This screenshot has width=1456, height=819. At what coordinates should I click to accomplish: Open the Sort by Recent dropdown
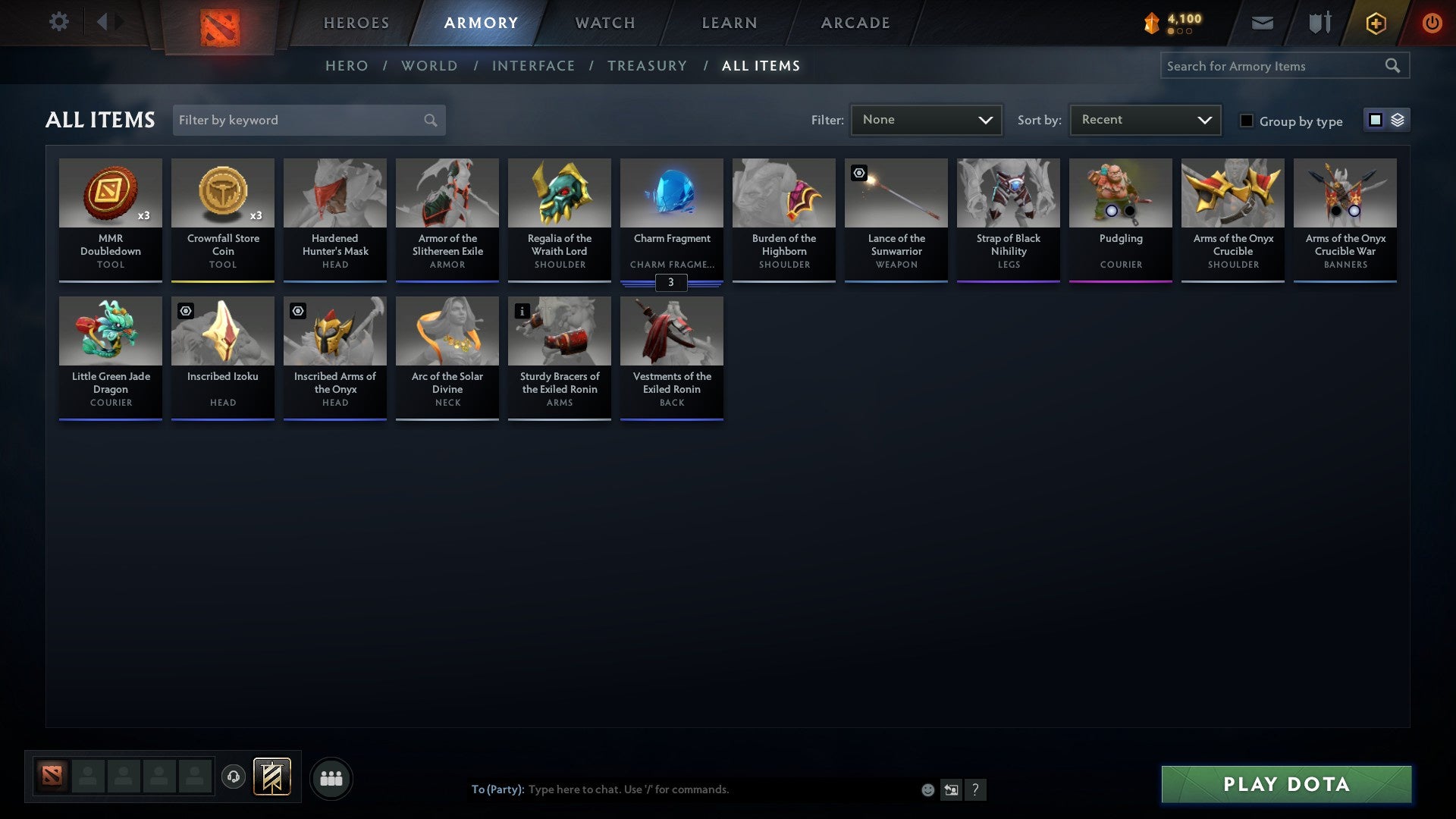tap(1144, 119)
